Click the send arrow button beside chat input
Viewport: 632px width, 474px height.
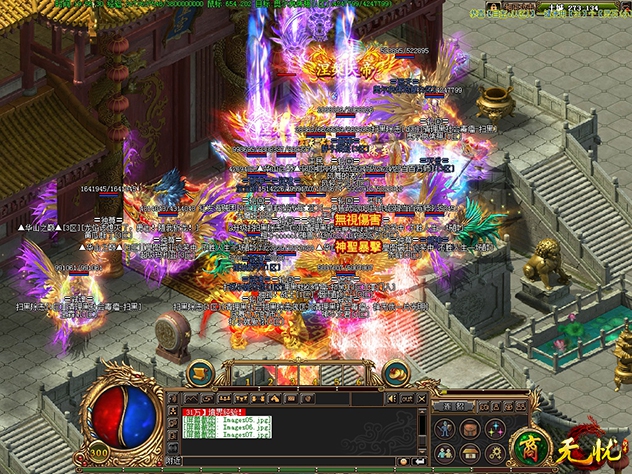point(419,462)
